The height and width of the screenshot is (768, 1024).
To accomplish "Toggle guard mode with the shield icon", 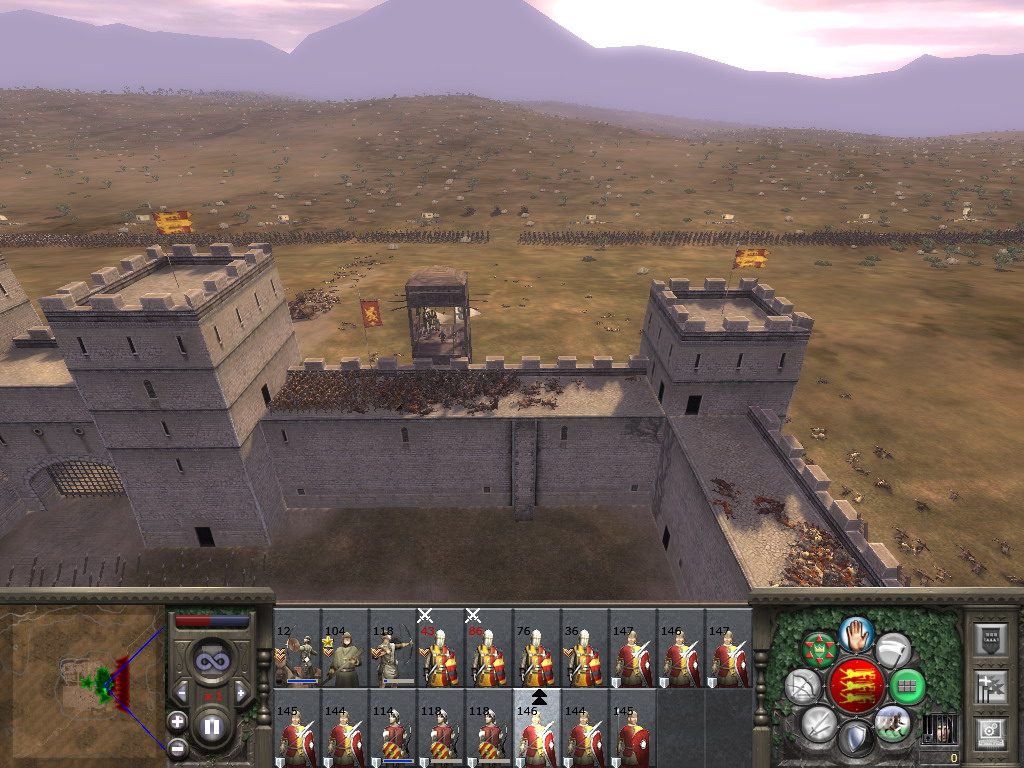I will click(856, 739).
